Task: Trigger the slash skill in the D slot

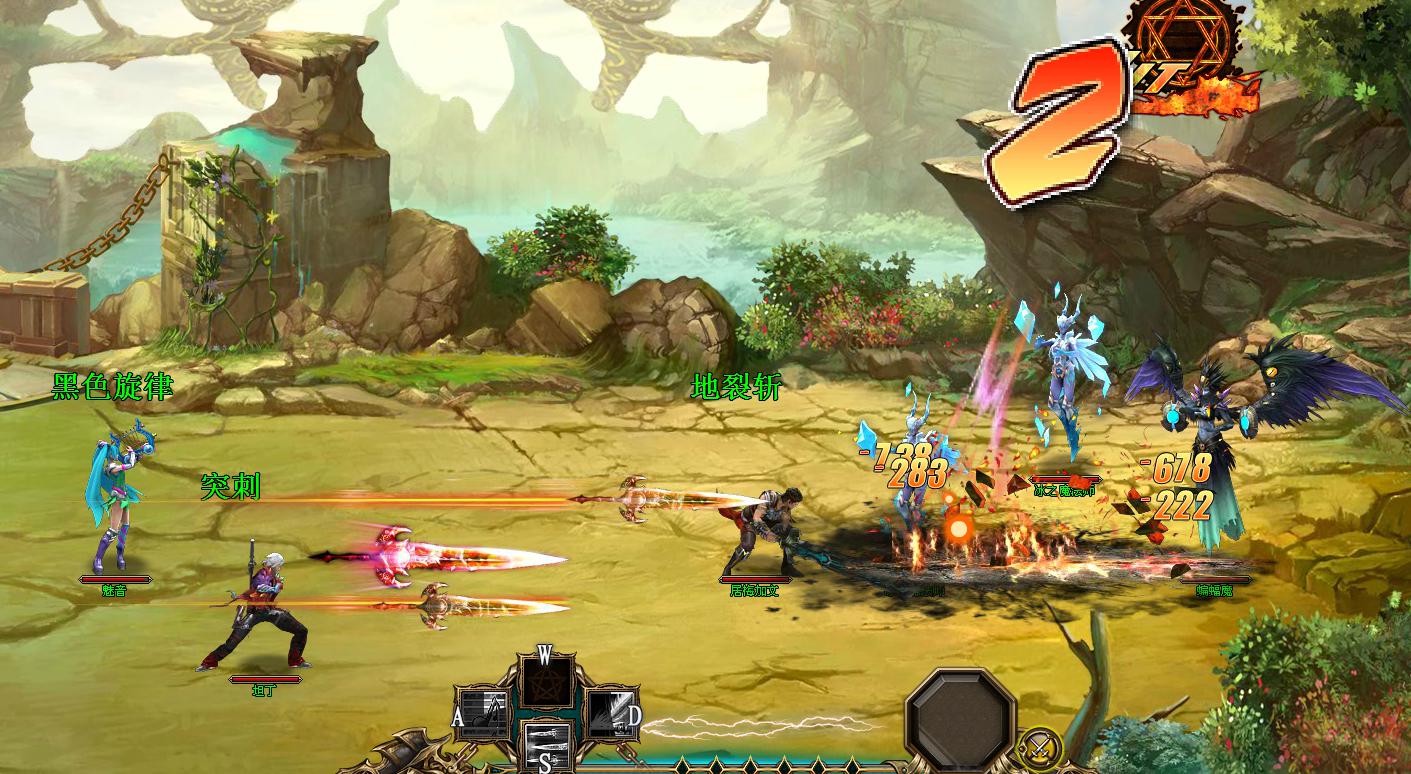Action: pos(609,713)
